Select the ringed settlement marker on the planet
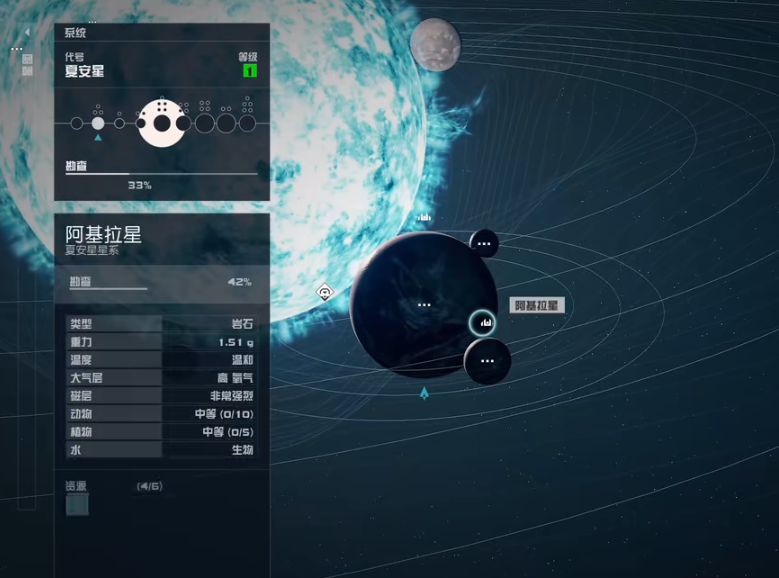This screenshot has width=779, height=578. tap(483, 322)
